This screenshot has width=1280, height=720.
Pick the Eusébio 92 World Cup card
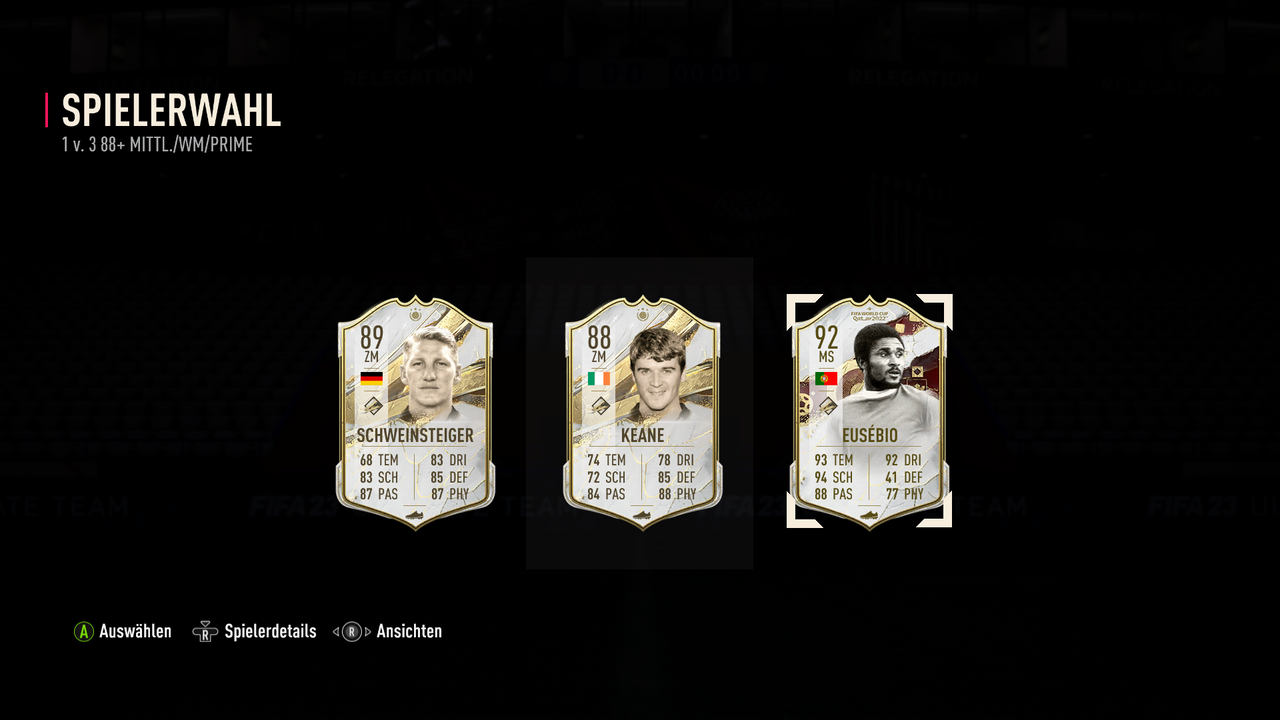869,412
